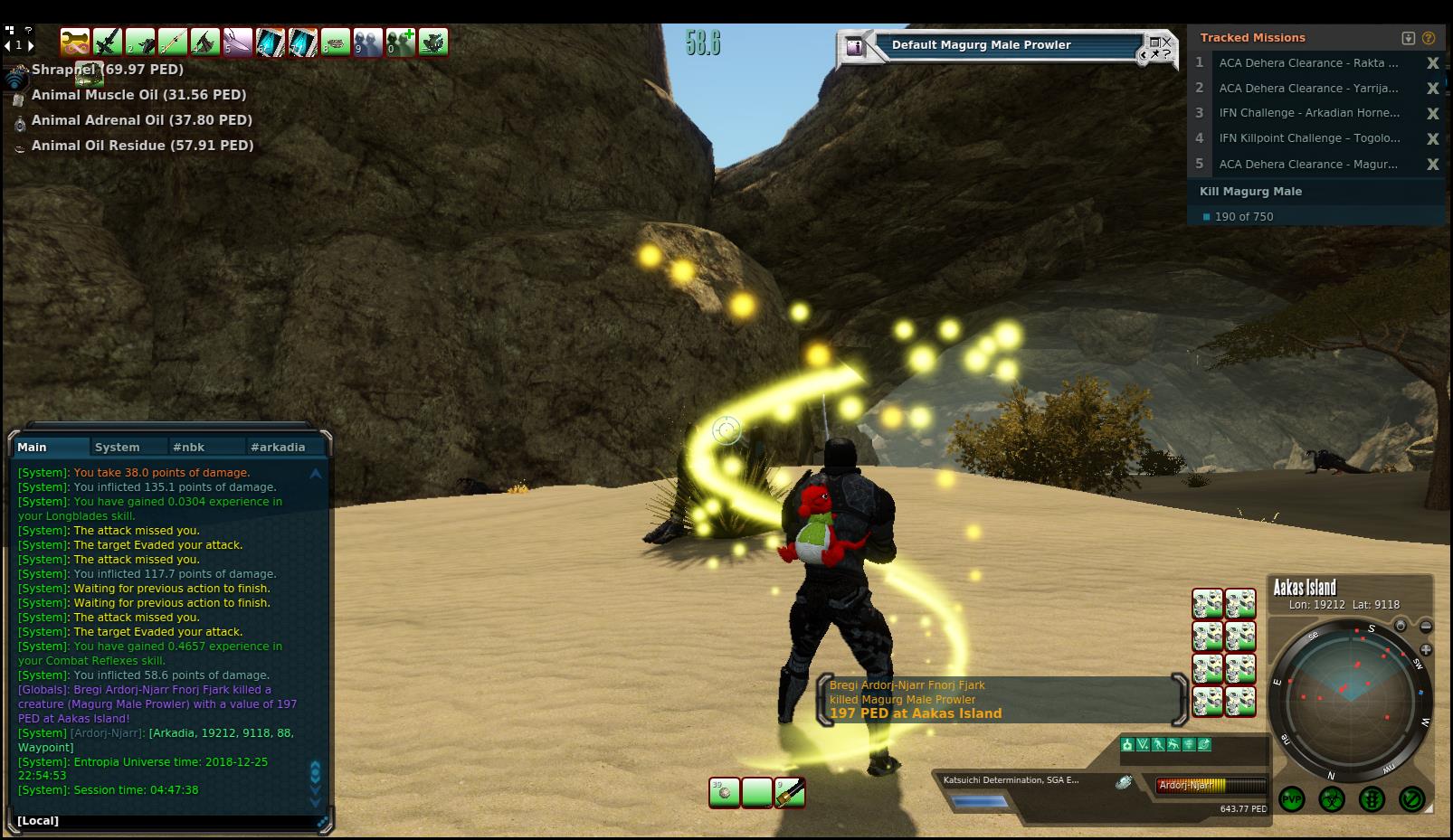Open the #arkadia chat channel tab
Viewport: 1453px width, 840px height.
tap(278, 447)
